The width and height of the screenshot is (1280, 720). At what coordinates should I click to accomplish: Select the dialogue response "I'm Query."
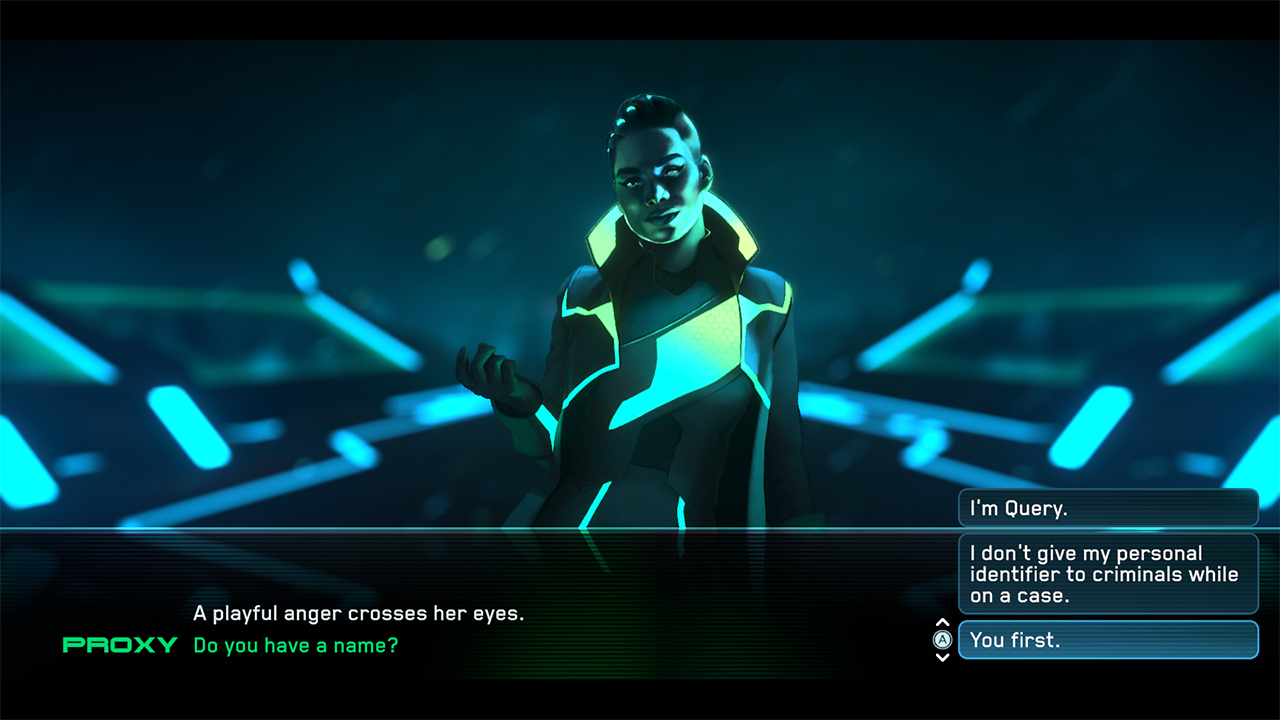[1108, 507]
